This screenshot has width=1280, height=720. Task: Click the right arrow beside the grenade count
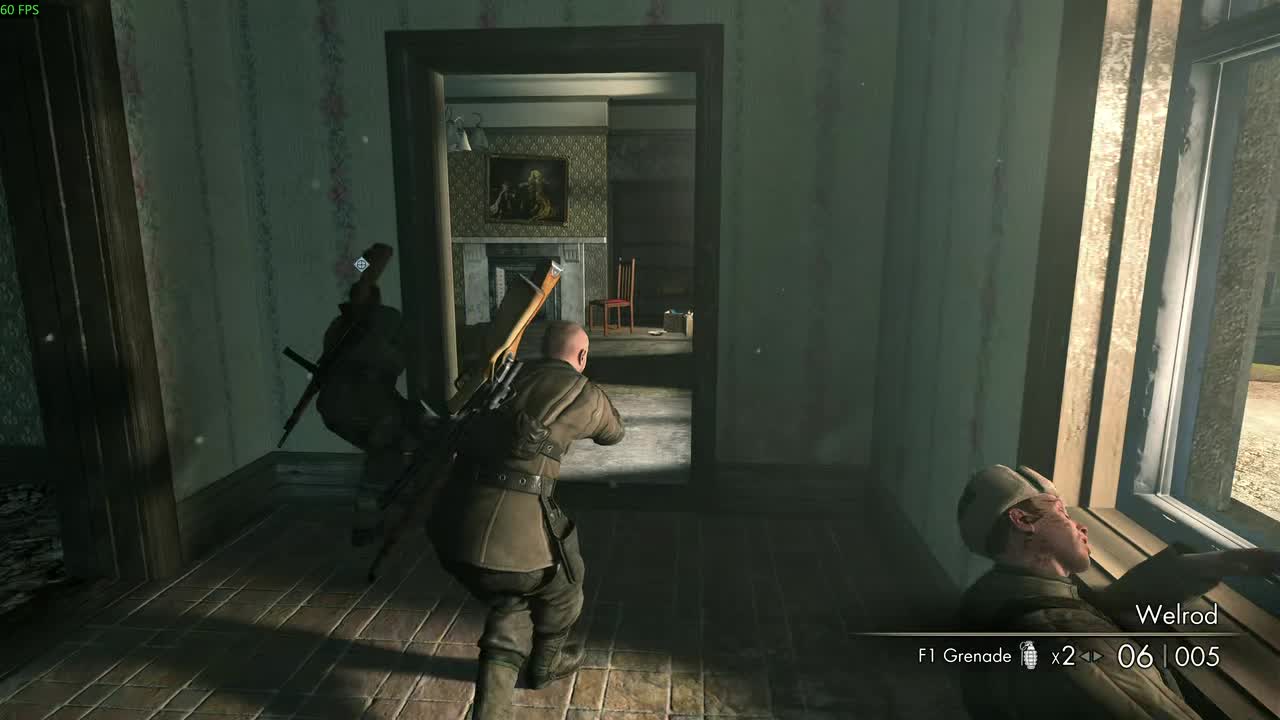tap(1096, 656)
